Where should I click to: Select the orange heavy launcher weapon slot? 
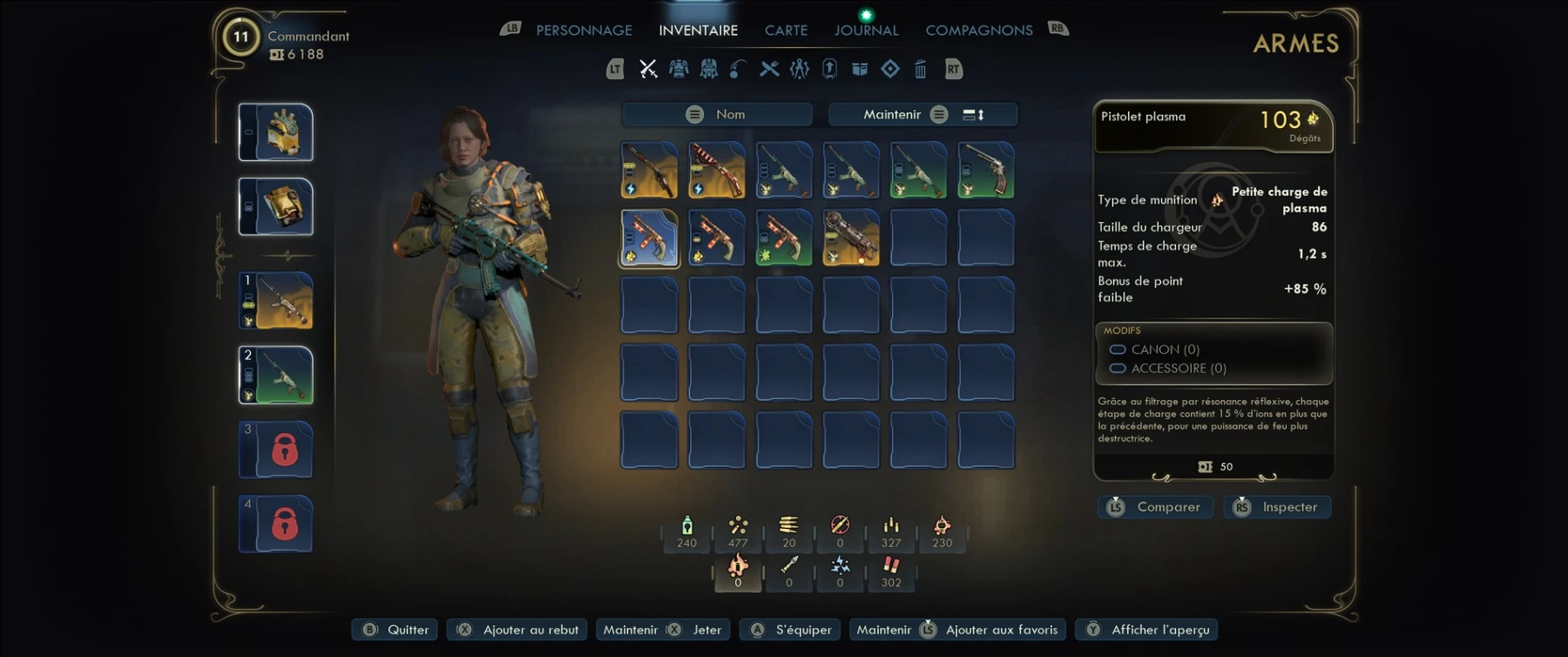(x=851, y=237)
